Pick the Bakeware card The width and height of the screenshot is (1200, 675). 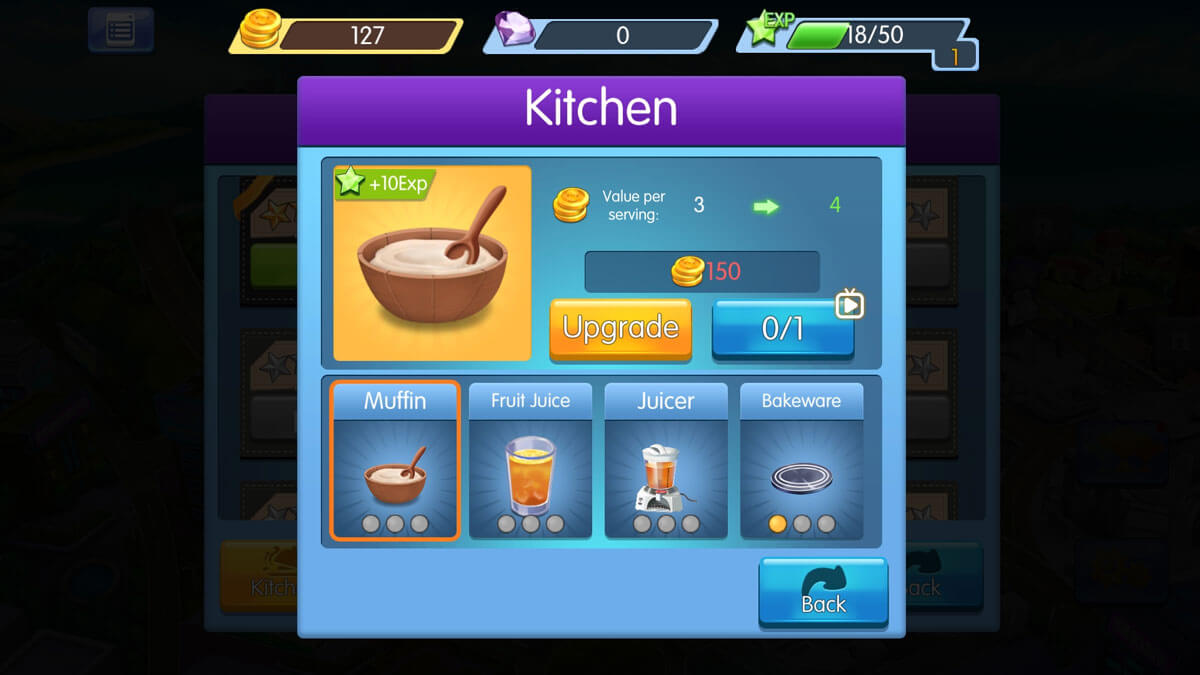click(801, 460)
